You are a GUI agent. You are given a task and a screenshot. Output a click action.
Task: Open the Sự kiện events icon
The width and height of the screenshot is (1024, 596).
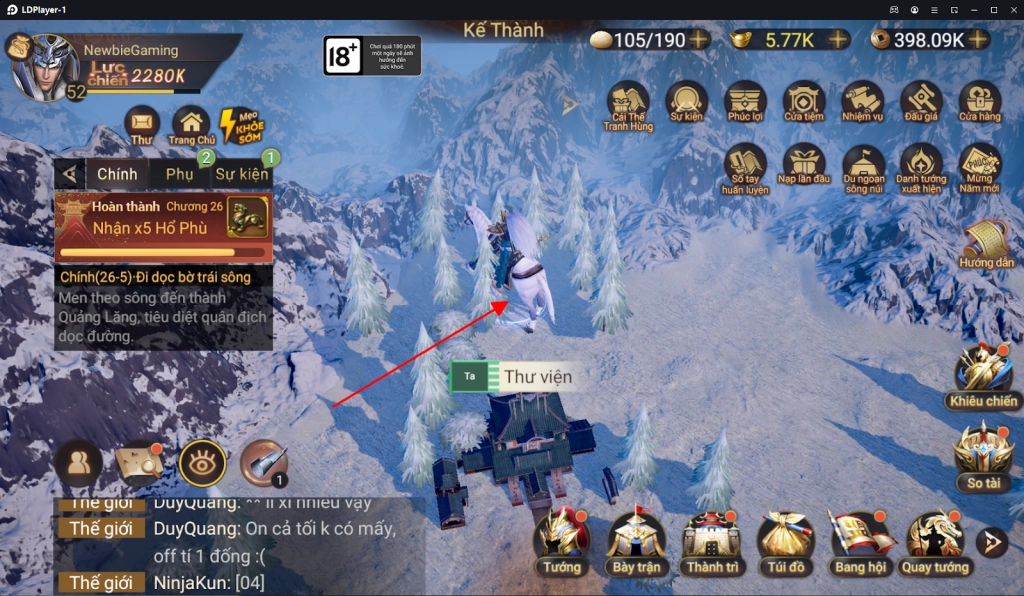(687, 104)
